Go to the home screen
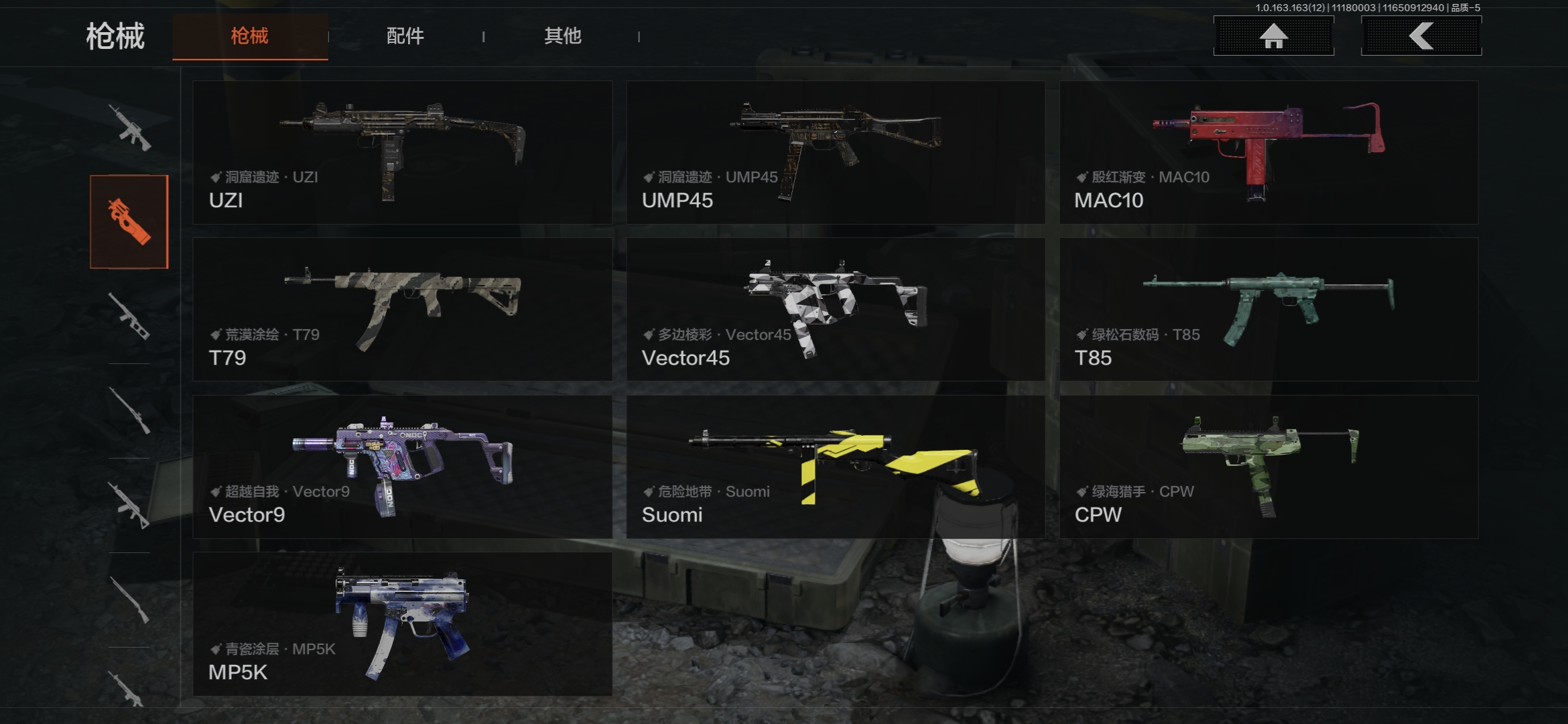The height and width of the screenshot is (724, 1568). point(1273,36)
